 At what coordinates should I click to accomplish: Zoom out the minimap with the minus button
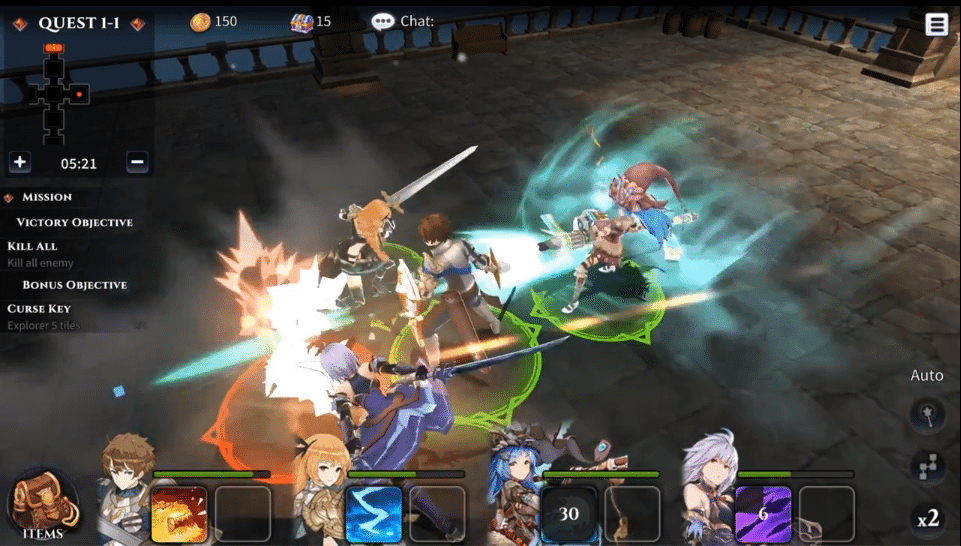click(138, 162)
